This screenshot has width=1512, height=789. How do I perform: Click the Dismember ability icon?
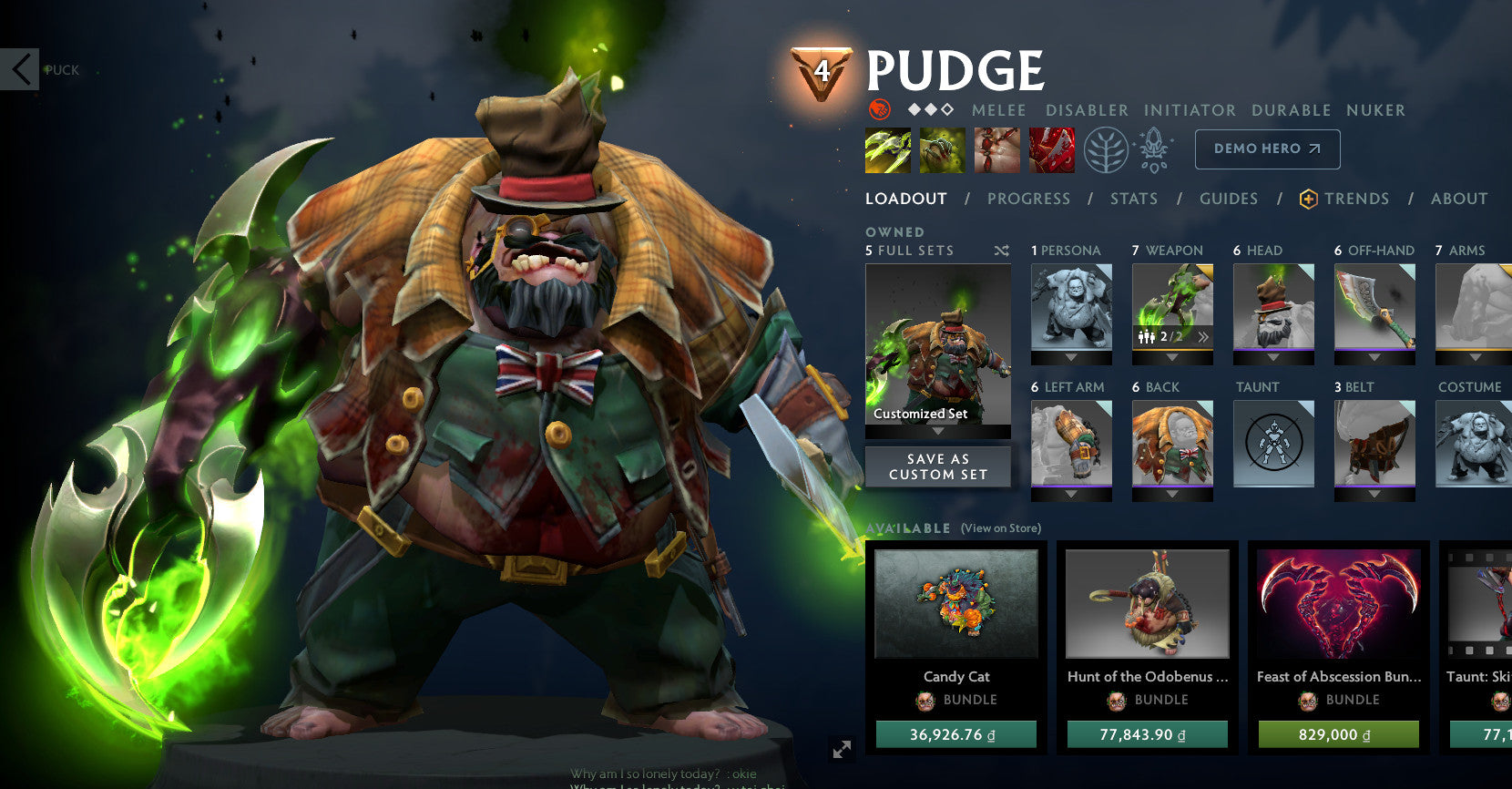[1052, 150]
